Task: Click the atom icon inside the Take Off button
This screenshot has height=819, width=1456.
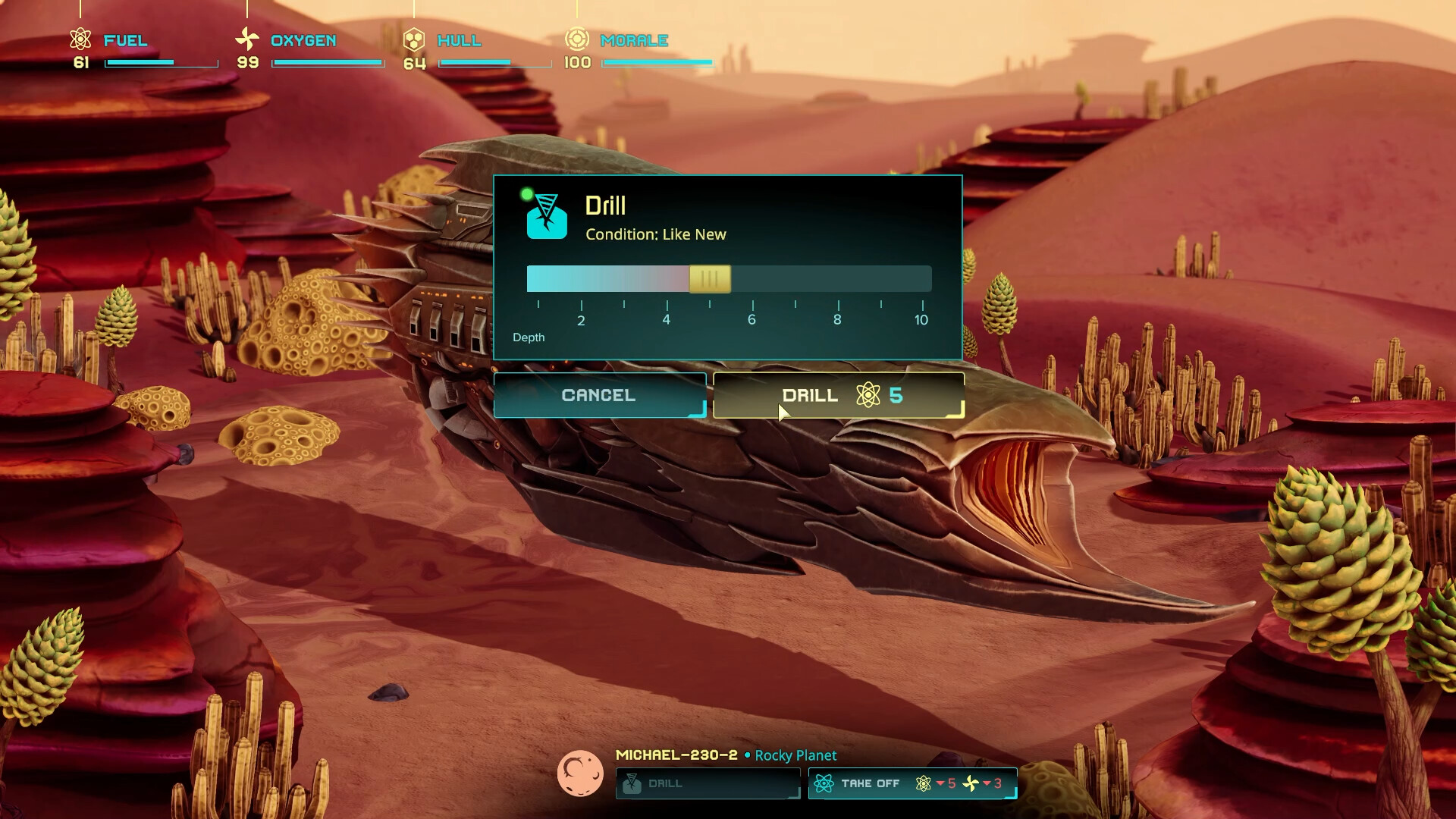Action: [x=824, y=783]
